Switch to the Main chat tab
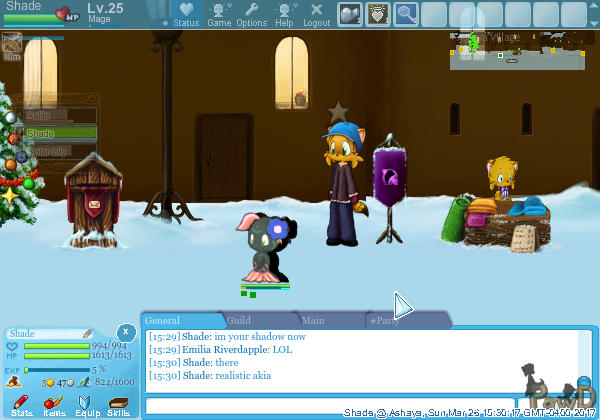600x420 pixels. (313, 321)
